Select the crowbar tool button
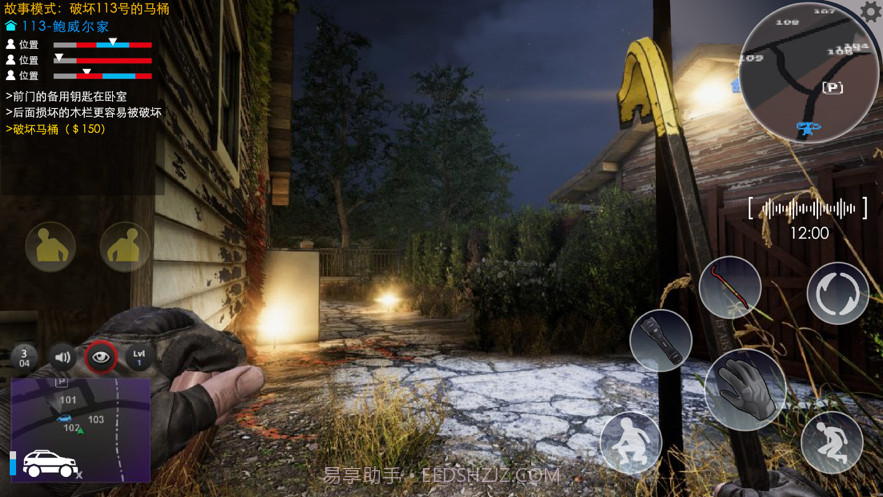The width and height of the screenshot is (883, 497). 729,288
